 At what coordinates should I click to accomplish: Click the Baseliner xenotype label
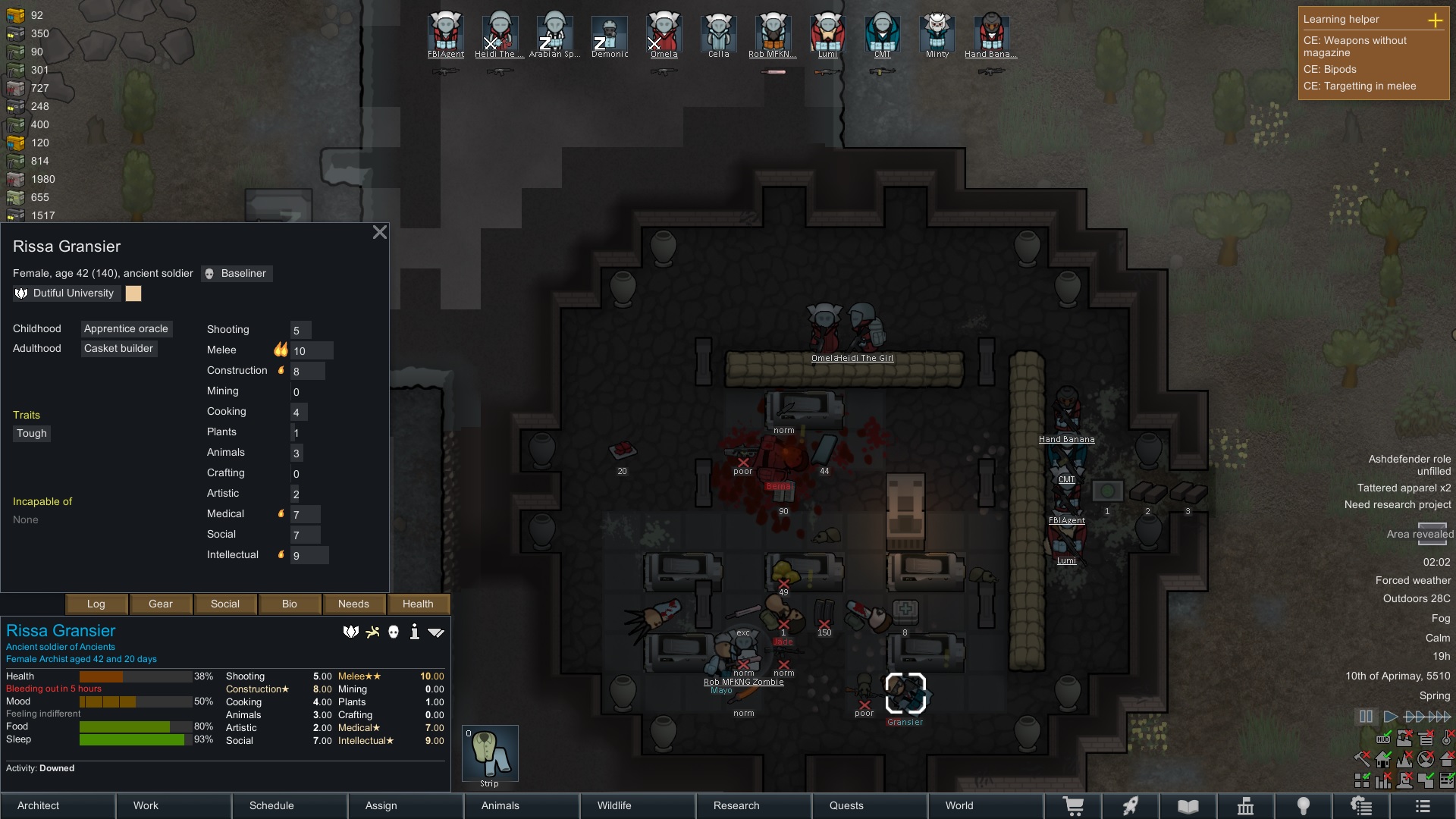point(237,274)
